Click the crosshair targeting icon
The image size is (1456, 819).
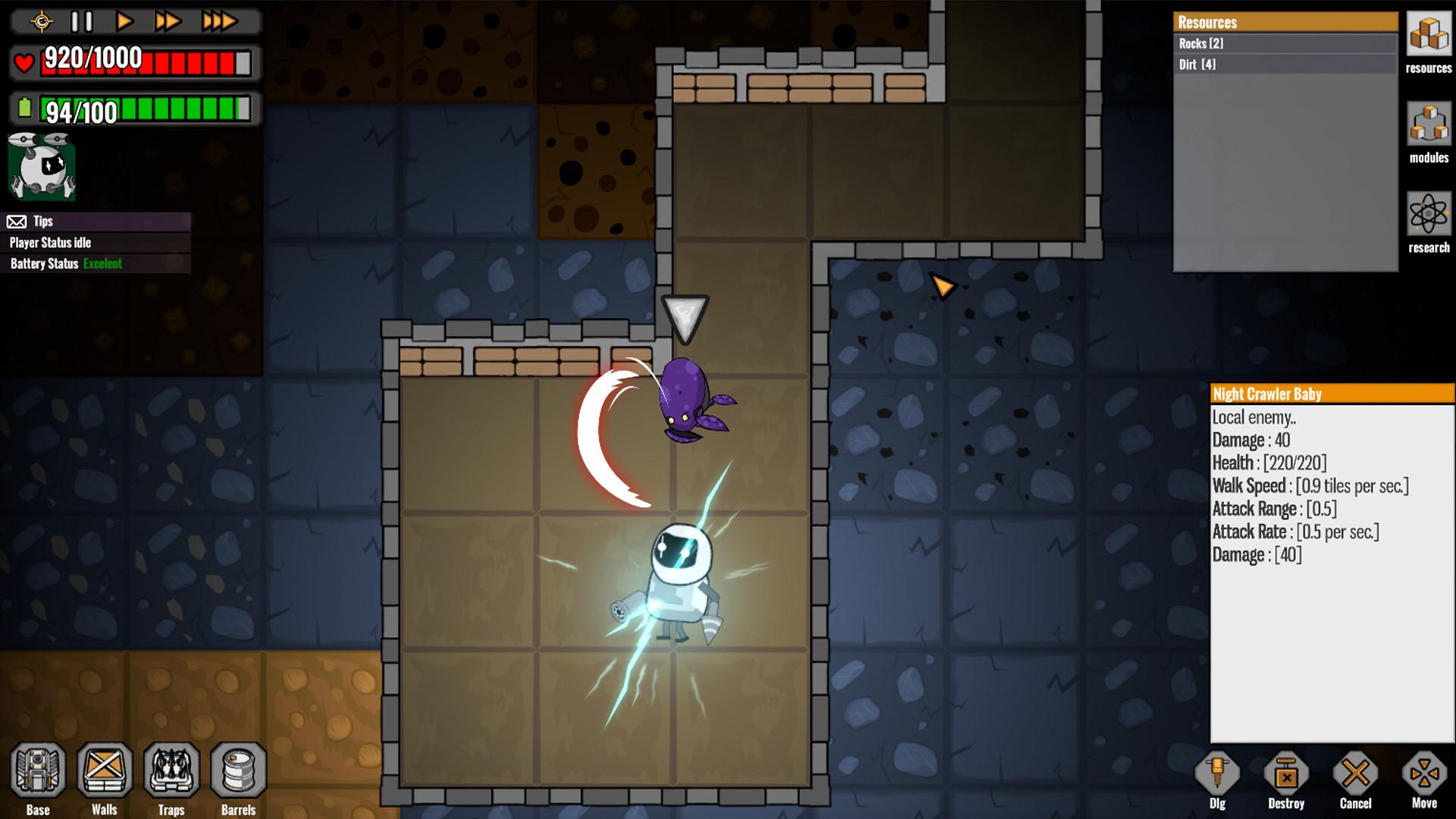pyautogui.click(x=42, y=21)
